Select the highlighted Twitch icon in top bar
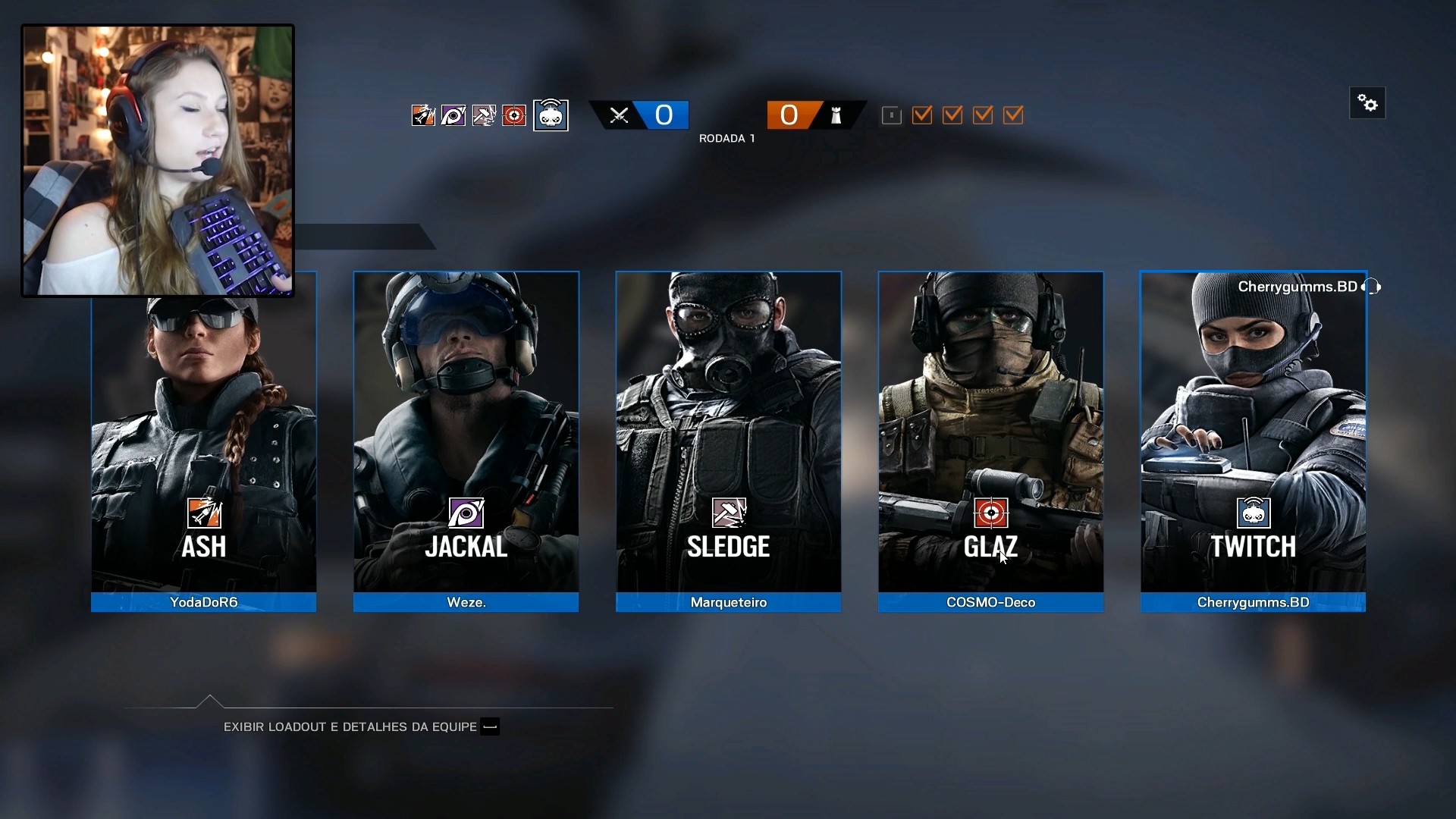The height and width of the screenshot is (819, 1456). point(551,115)
